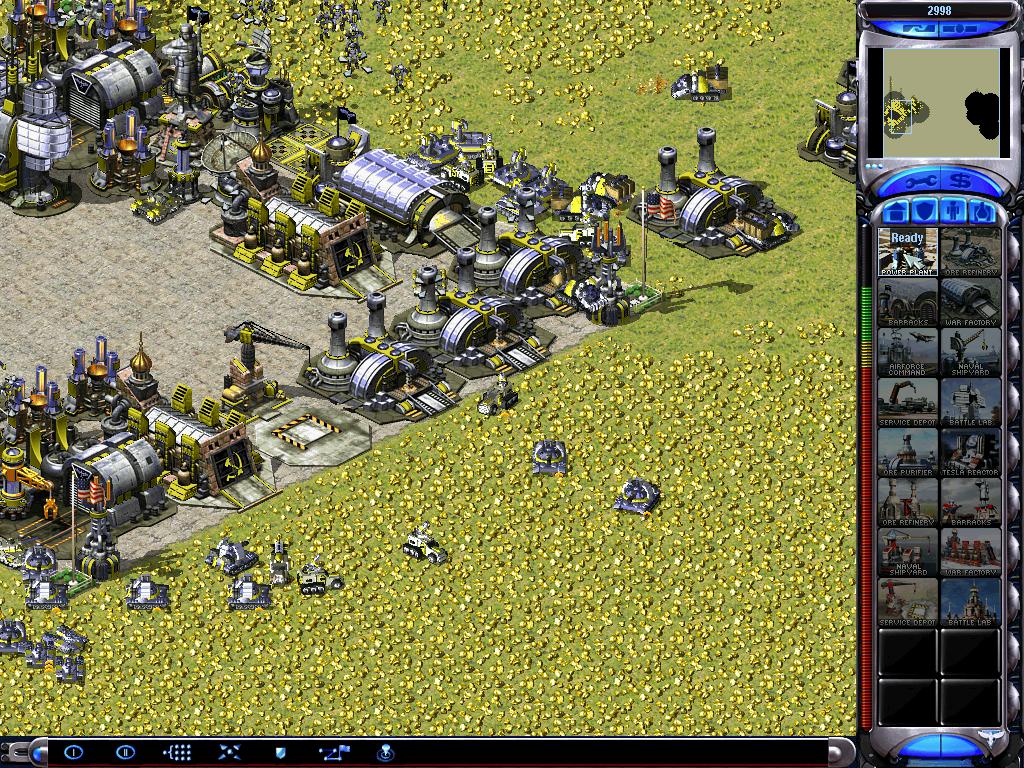Viewport: 1024px width, 768px height.
Task: Select team two with the II button
Action: coord(125,752)
